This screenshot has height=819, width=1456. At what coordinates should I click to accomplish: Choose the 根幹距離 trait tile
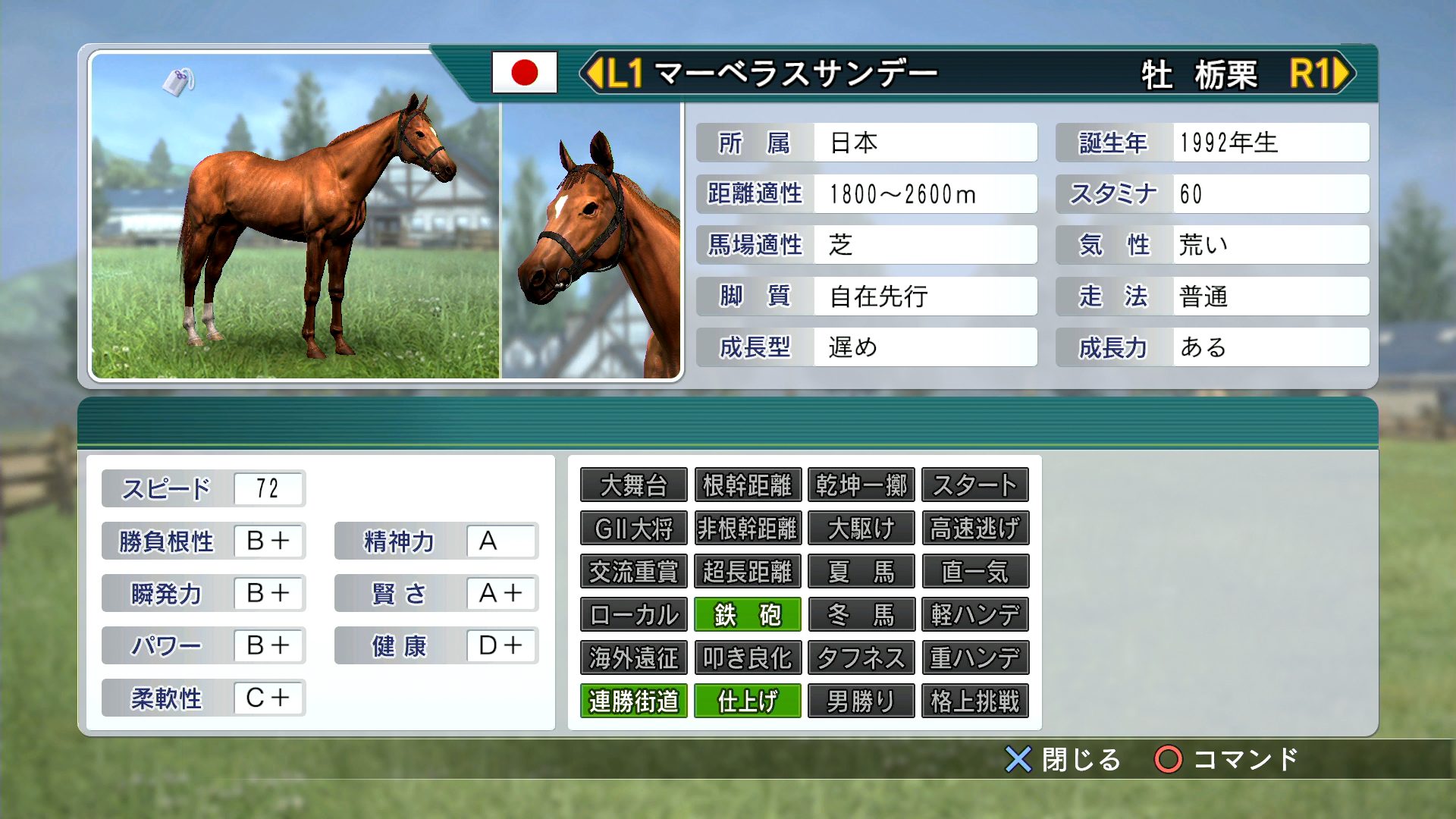[x=747, y=485]
